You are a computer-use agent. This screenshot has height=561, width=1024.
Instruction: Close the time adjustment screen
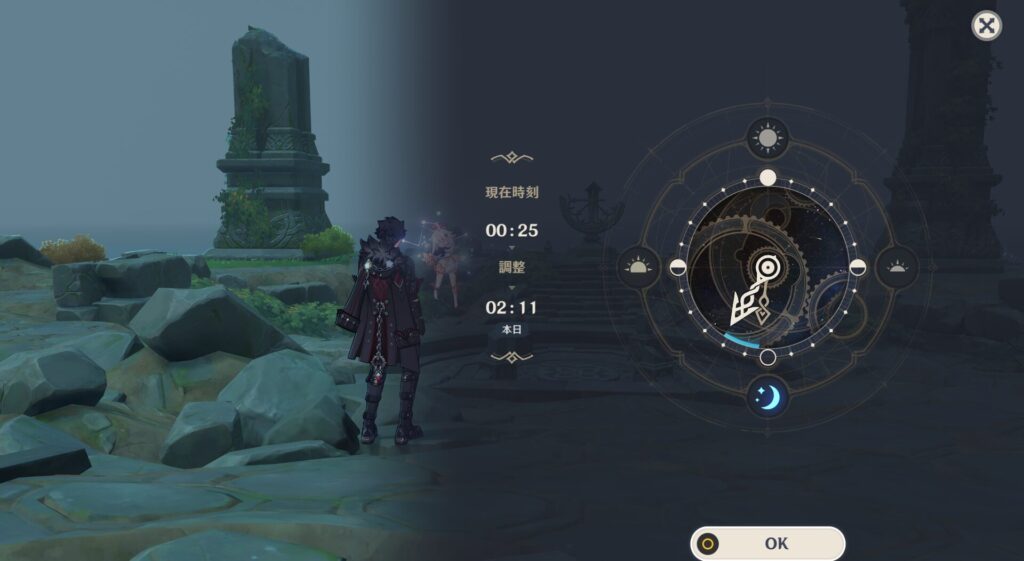tap(986, 26)
